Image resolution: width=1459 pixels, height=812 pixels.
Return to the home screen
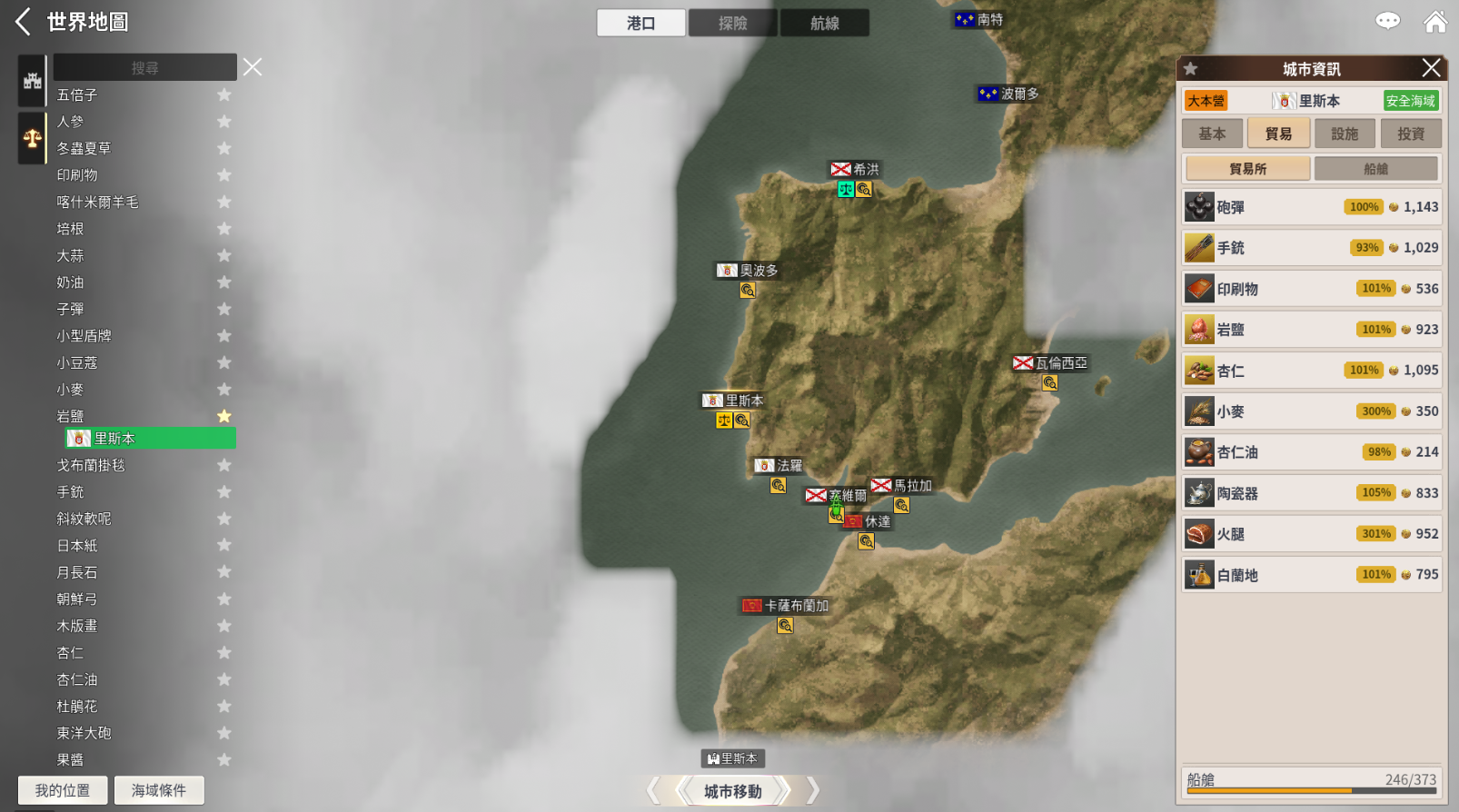[x=1435, y=22]
